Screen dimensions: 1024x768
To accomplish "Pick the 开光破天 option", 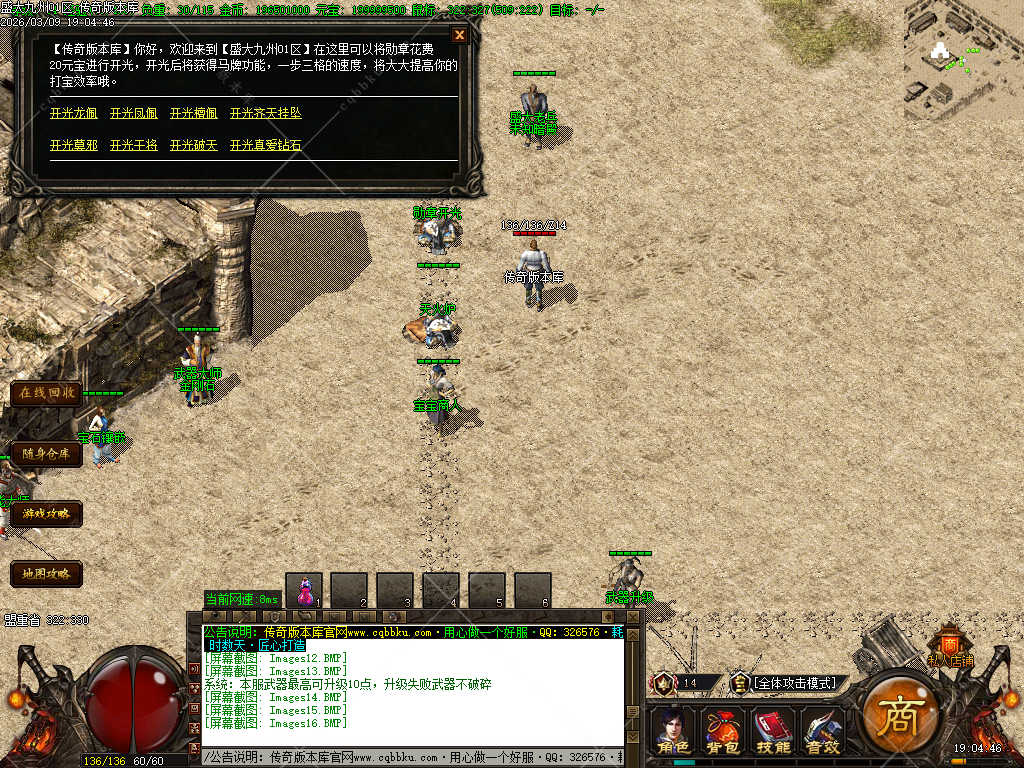I will pyautogui.click(x=194, y=146).
